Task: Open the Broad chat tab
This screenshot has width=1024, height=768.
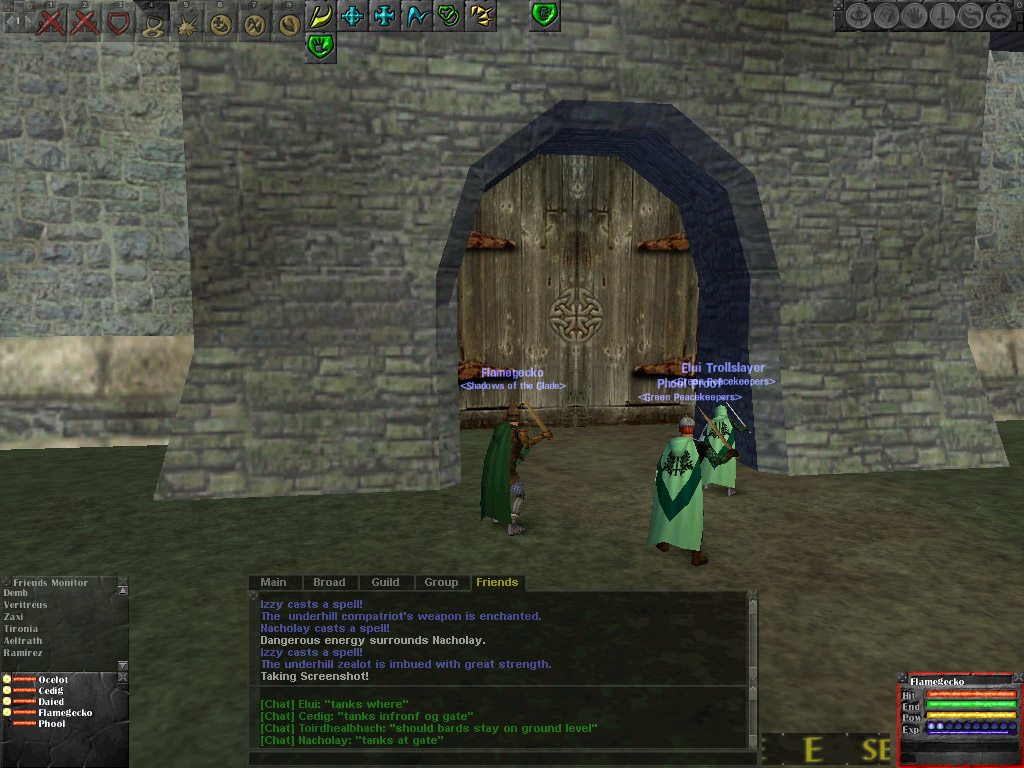Action: 329,582
